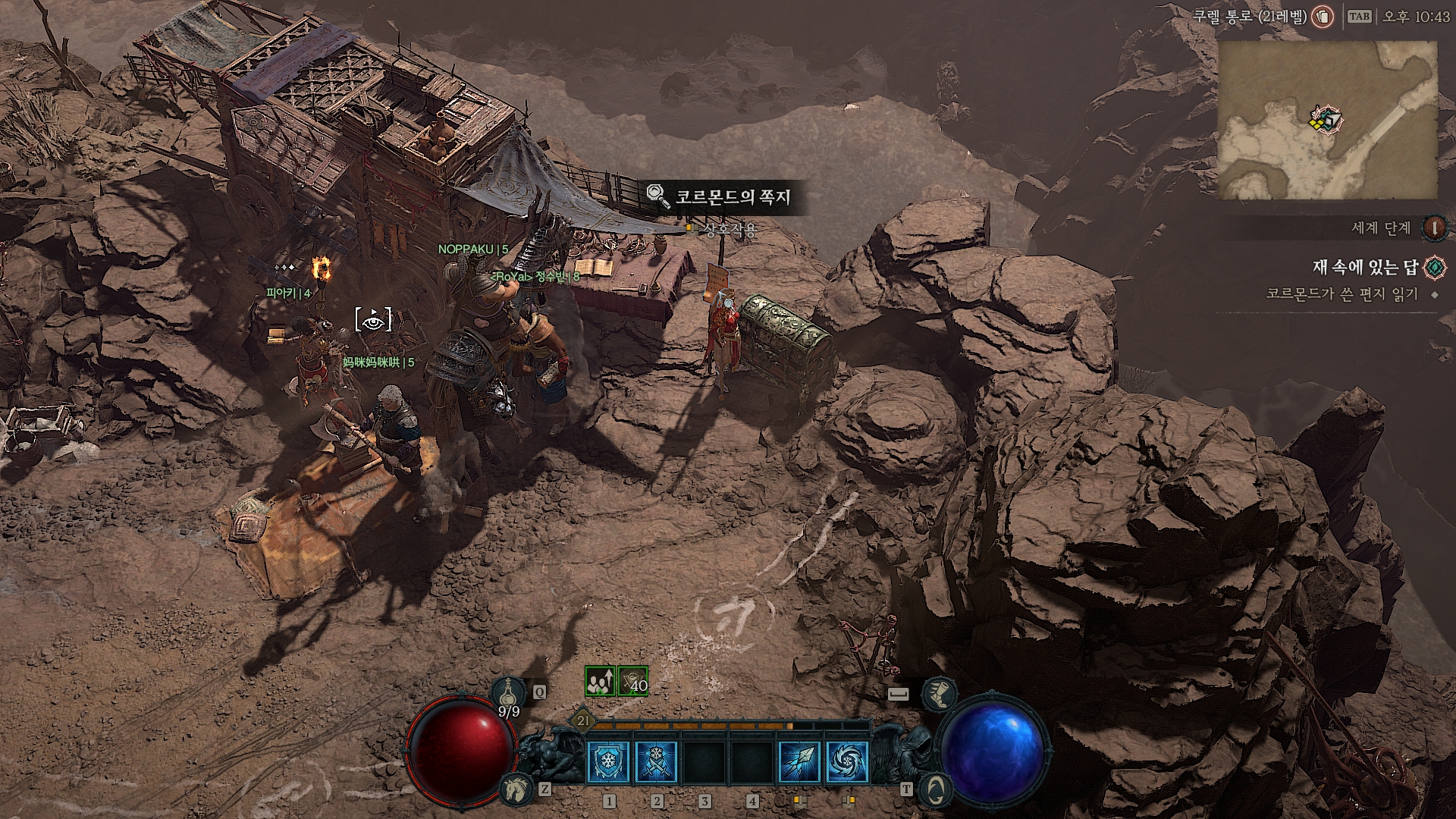Cast the crossed frost swords skill

[656, 761]
